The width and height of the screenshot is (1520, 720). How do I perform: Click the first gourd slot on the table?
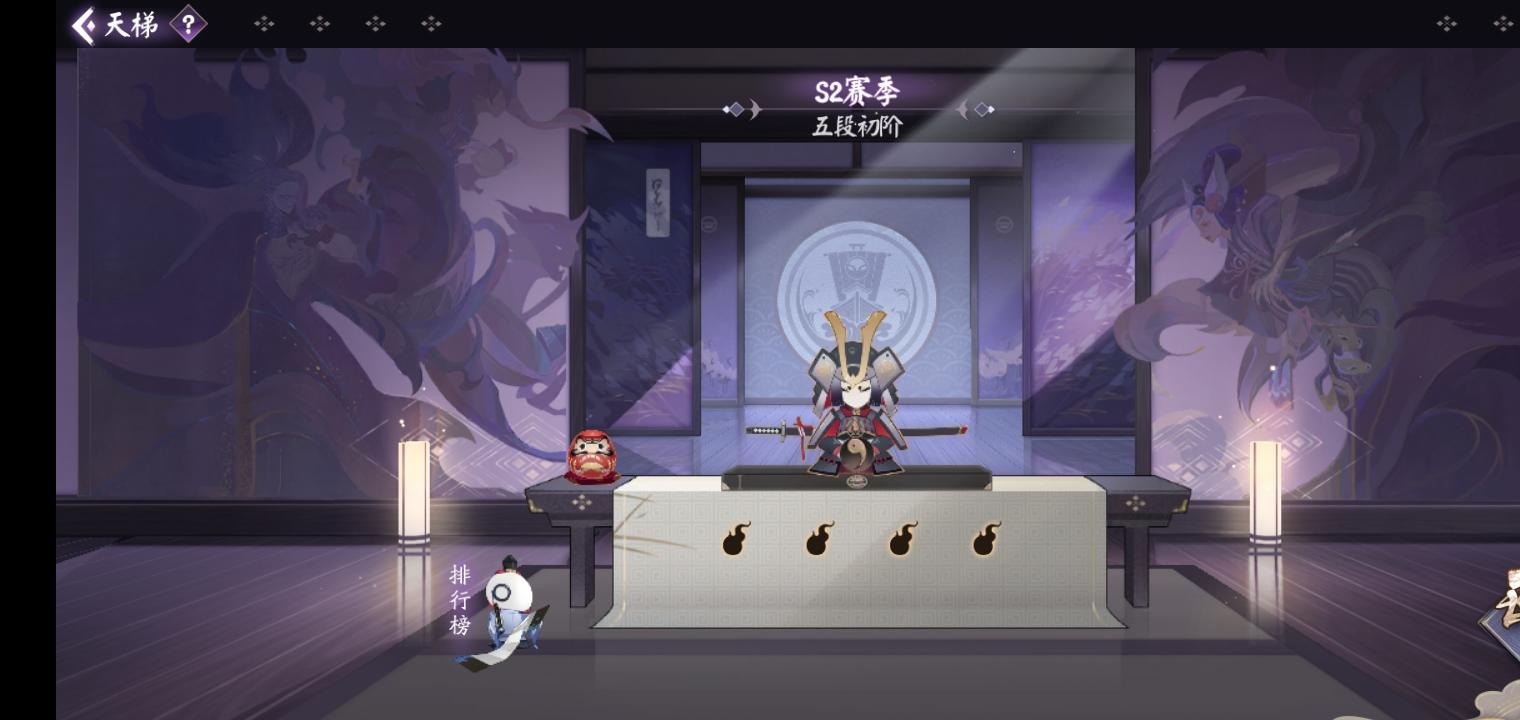point(737,540)
